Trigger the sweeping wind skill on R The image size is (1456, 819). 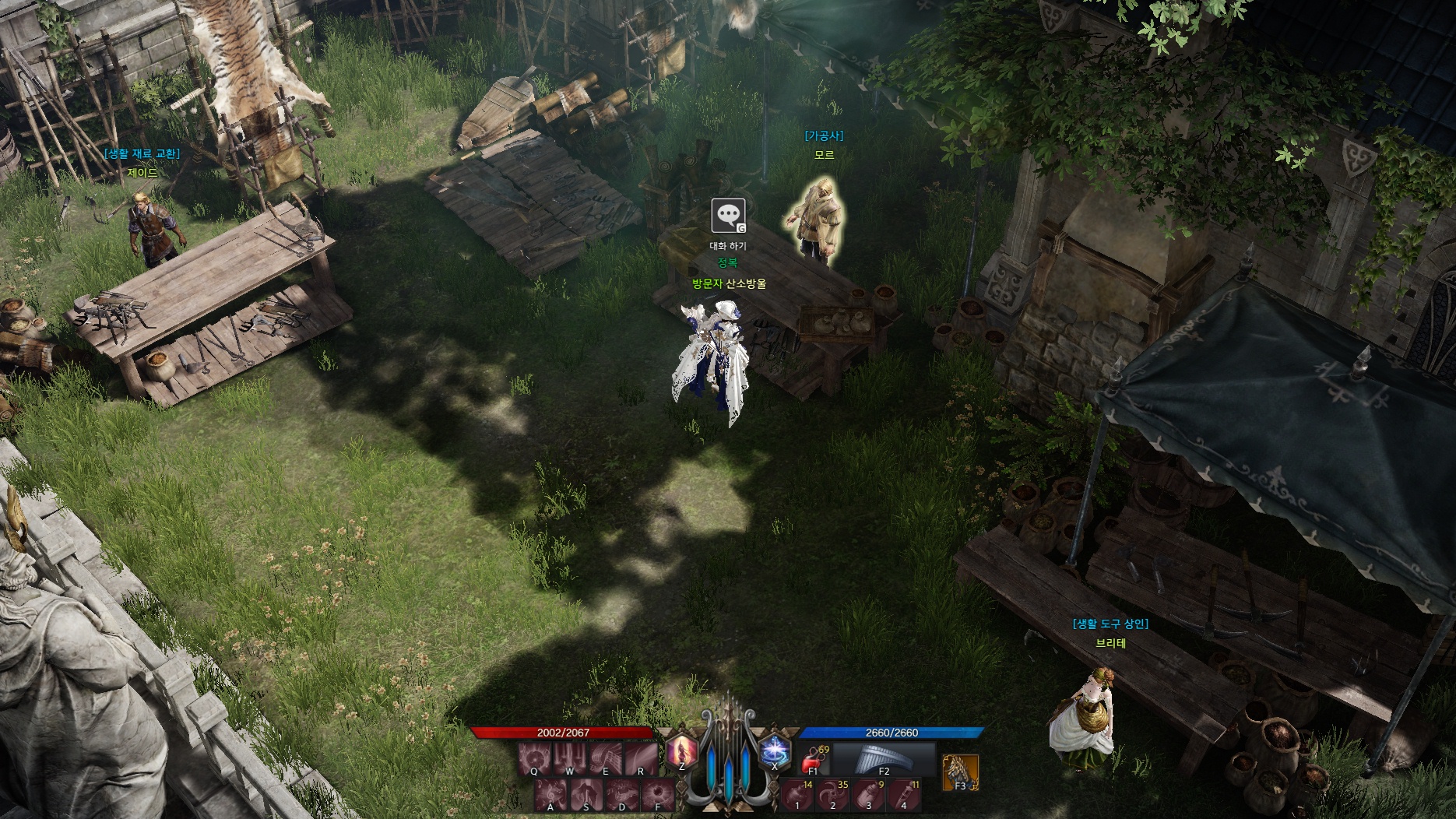point(641,757)
